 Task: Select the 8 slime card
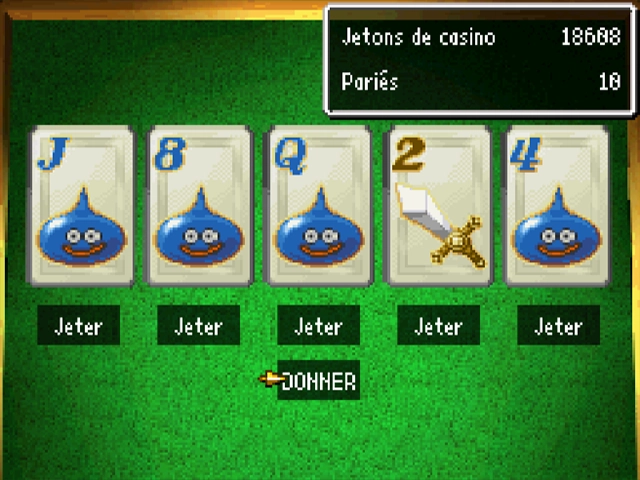click(x=199, y=207)
